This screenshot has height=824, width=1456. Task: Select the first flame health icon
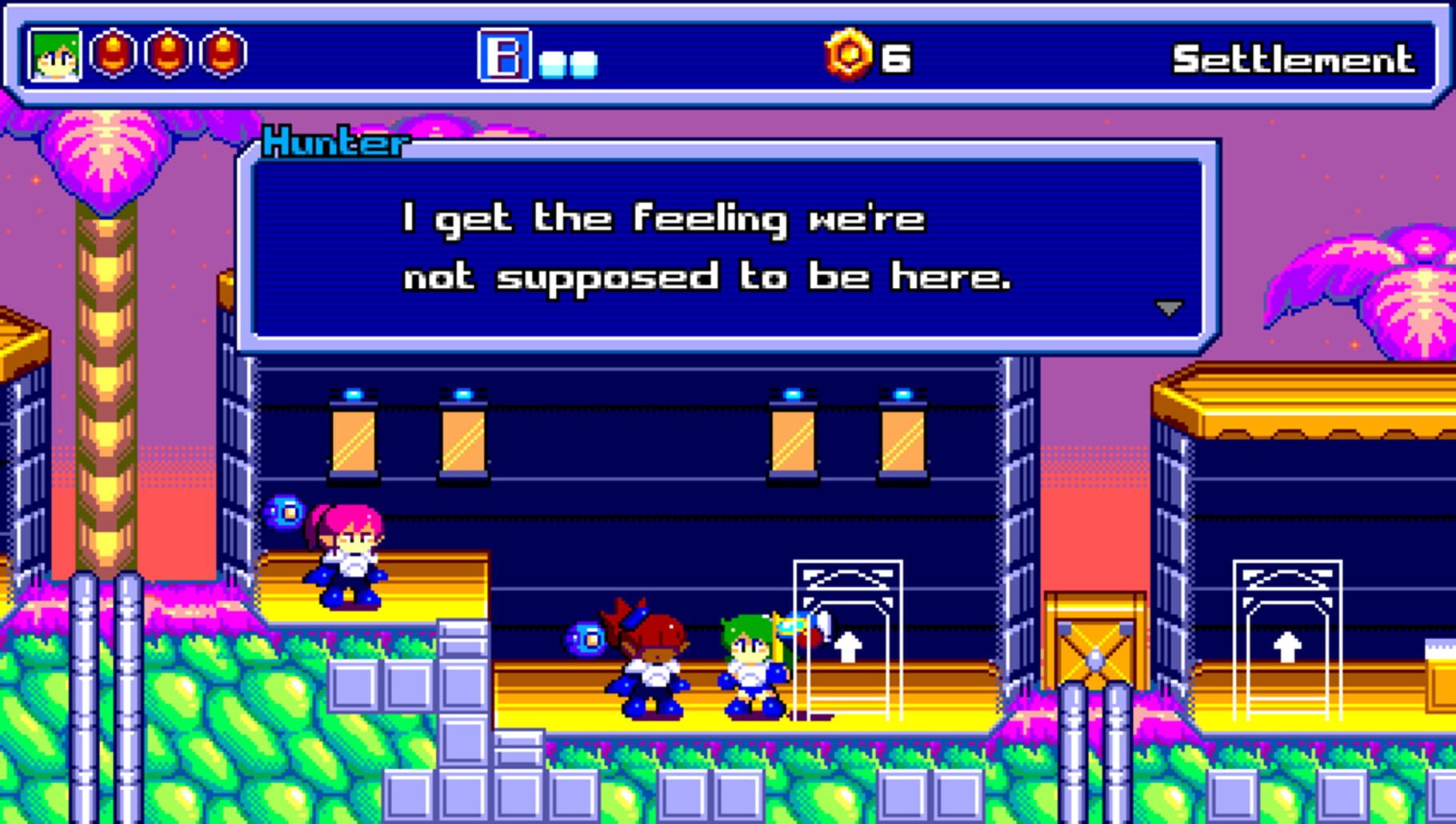pos(112,56)
